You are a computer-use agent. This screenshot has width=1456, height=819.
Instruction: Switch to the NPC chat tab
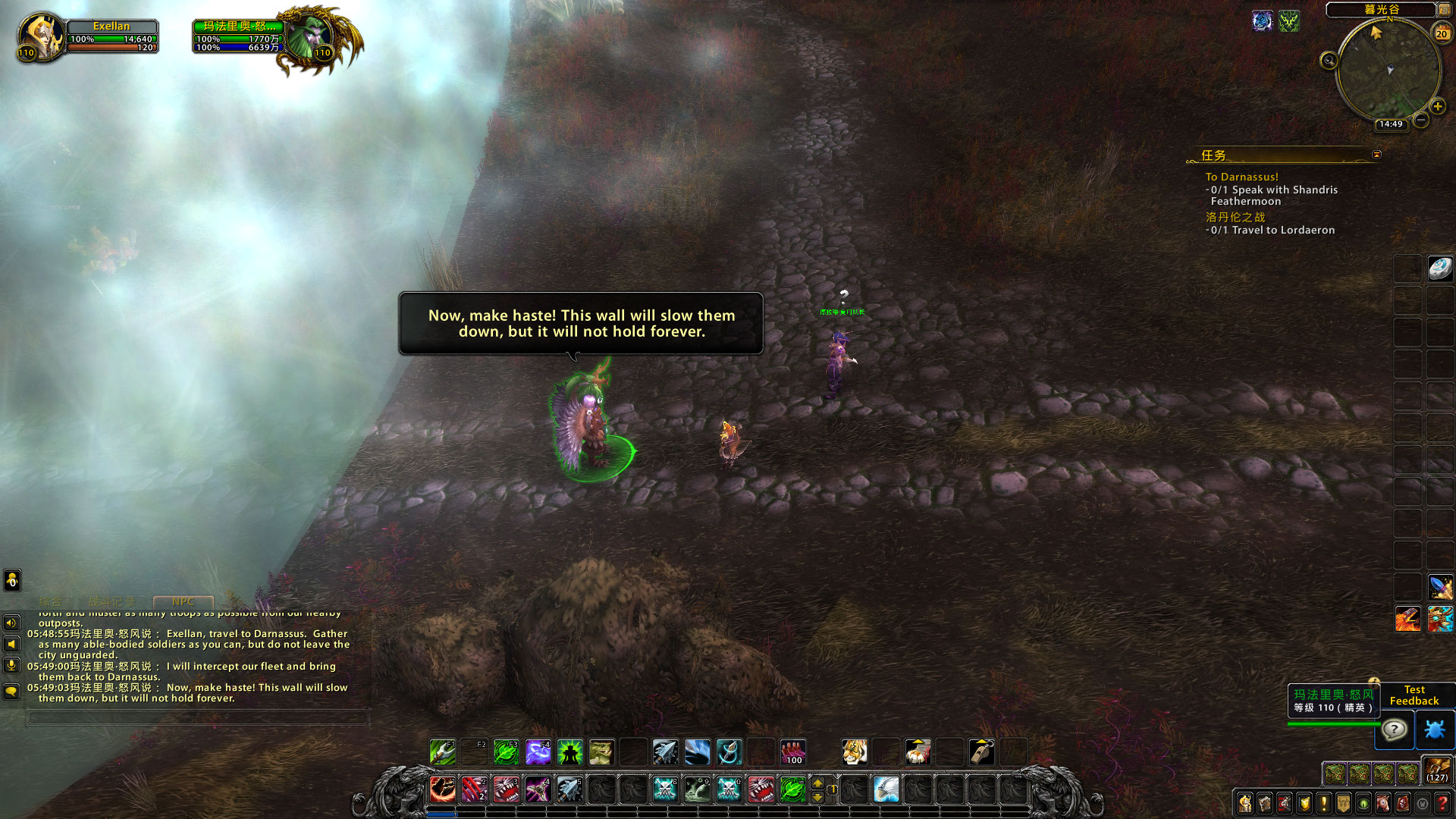(x=183, y=601)
